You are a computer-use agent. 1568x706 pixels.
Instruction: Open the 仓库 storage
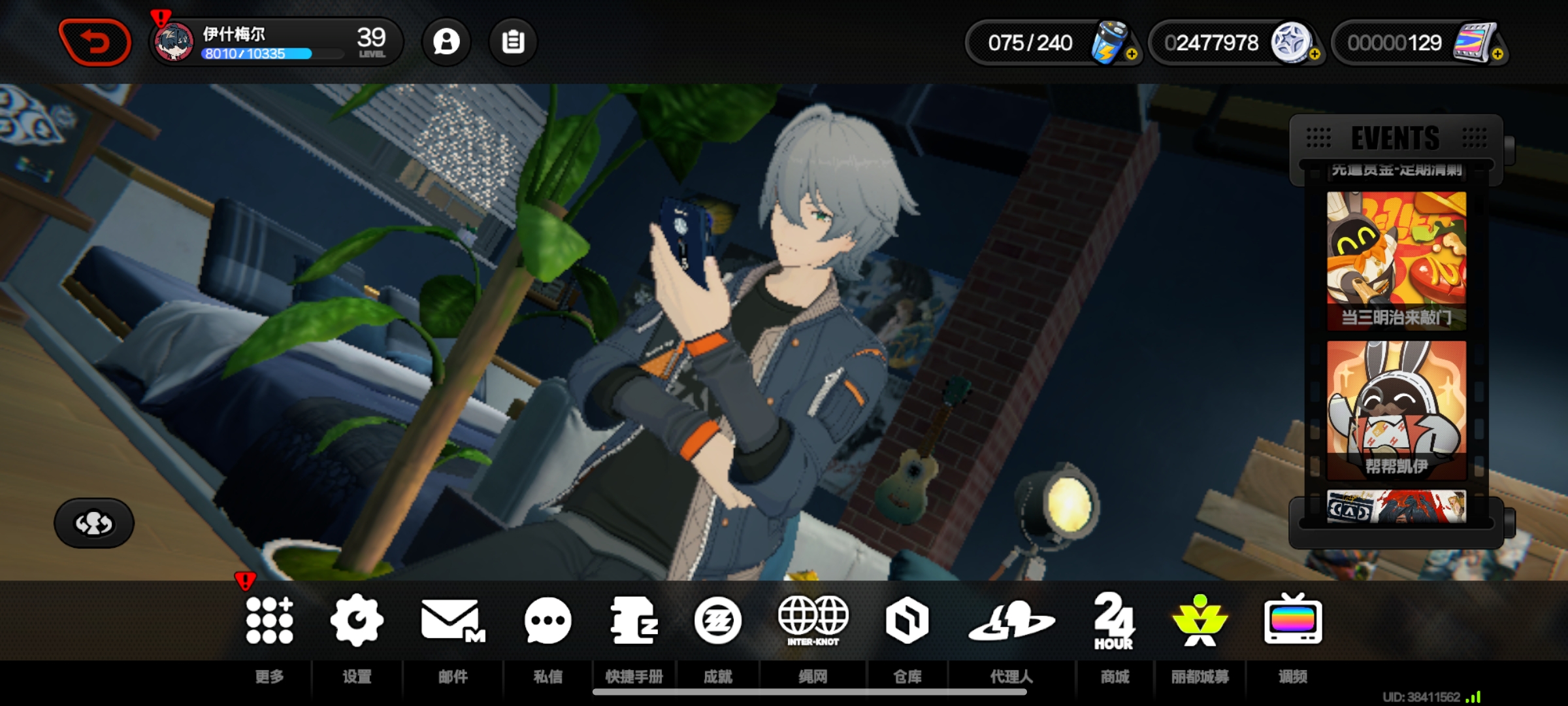pos(907,621)
